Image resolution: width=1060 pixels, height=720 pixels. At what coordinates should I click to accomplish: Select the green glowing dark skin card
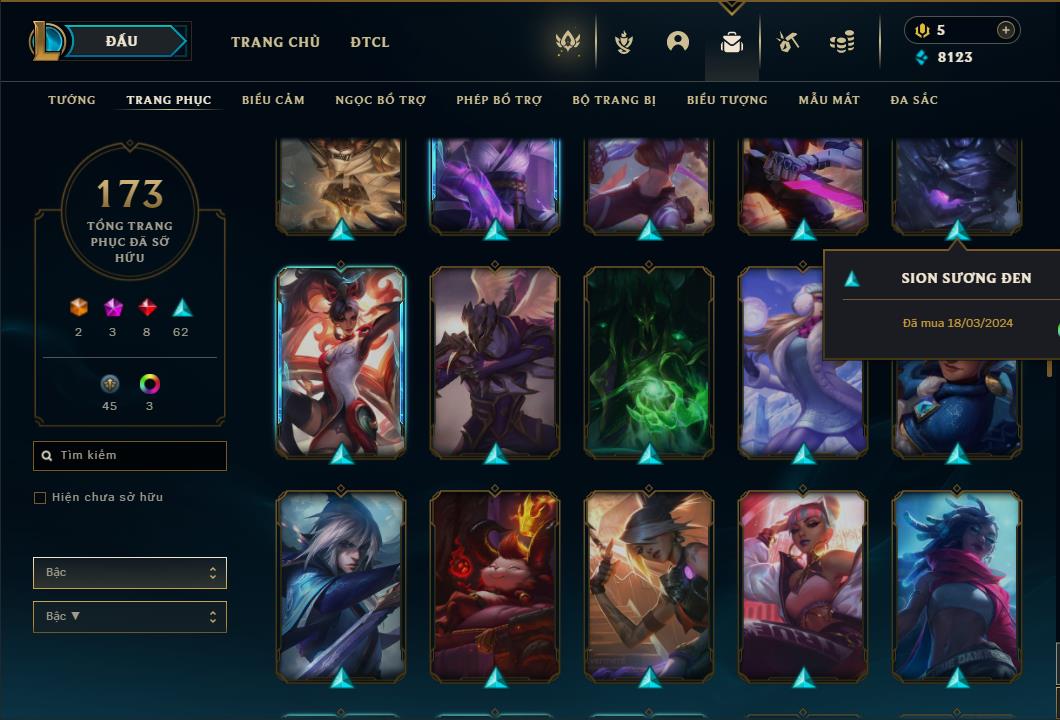pos(649,362)
